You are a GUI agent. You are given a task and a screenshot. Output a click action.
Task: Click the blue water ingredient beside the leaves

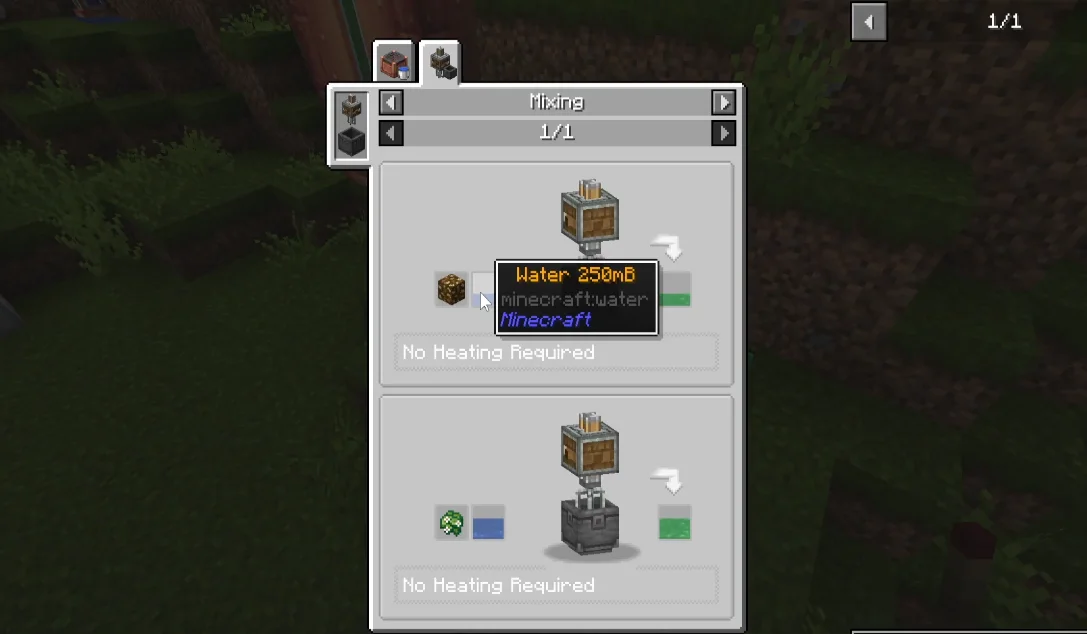[488, 522]
